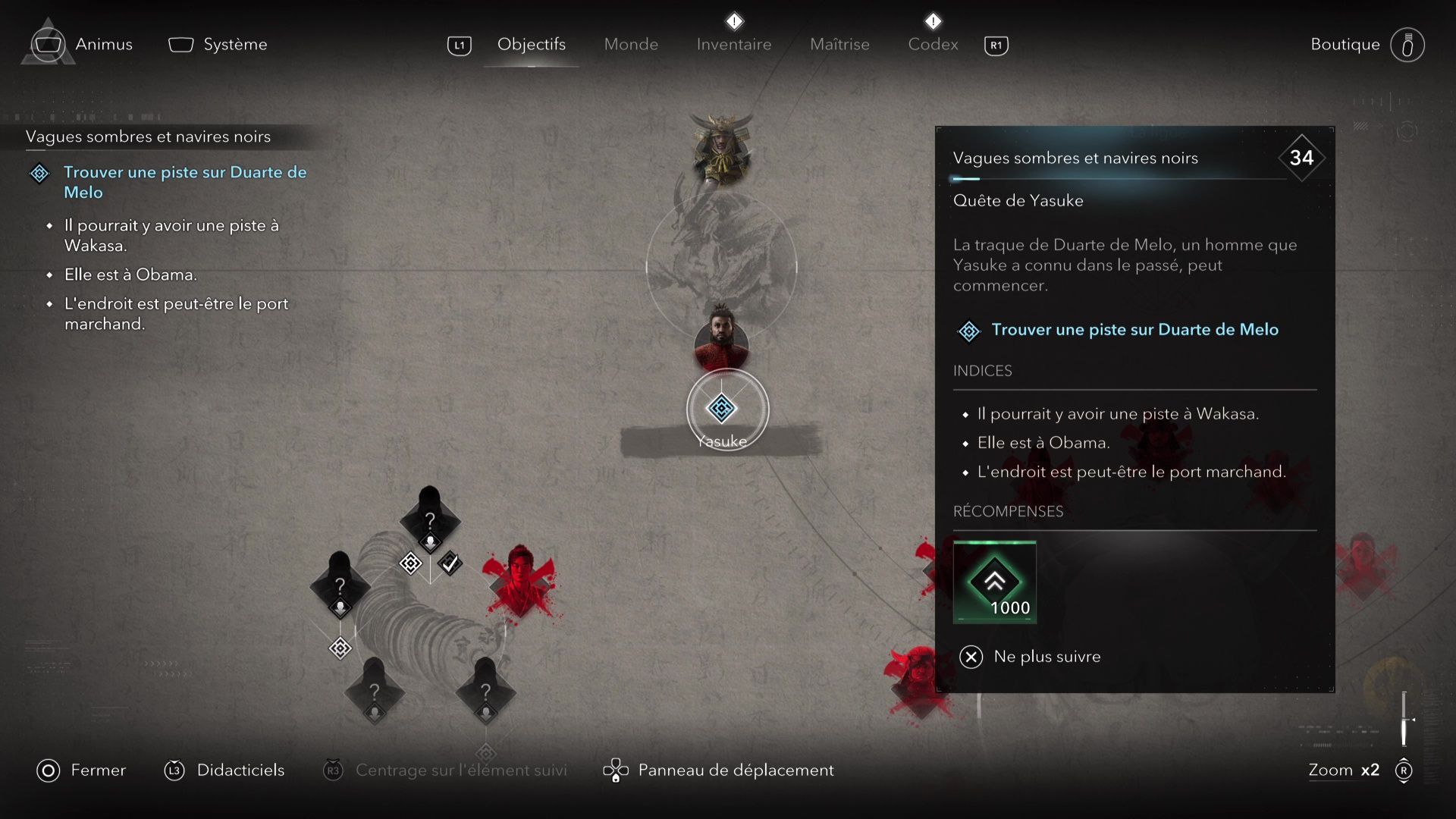The width and height of the screenshot is (1456, 819).
Task: Go to the Inventaire tab
Action: coord(733,44)
